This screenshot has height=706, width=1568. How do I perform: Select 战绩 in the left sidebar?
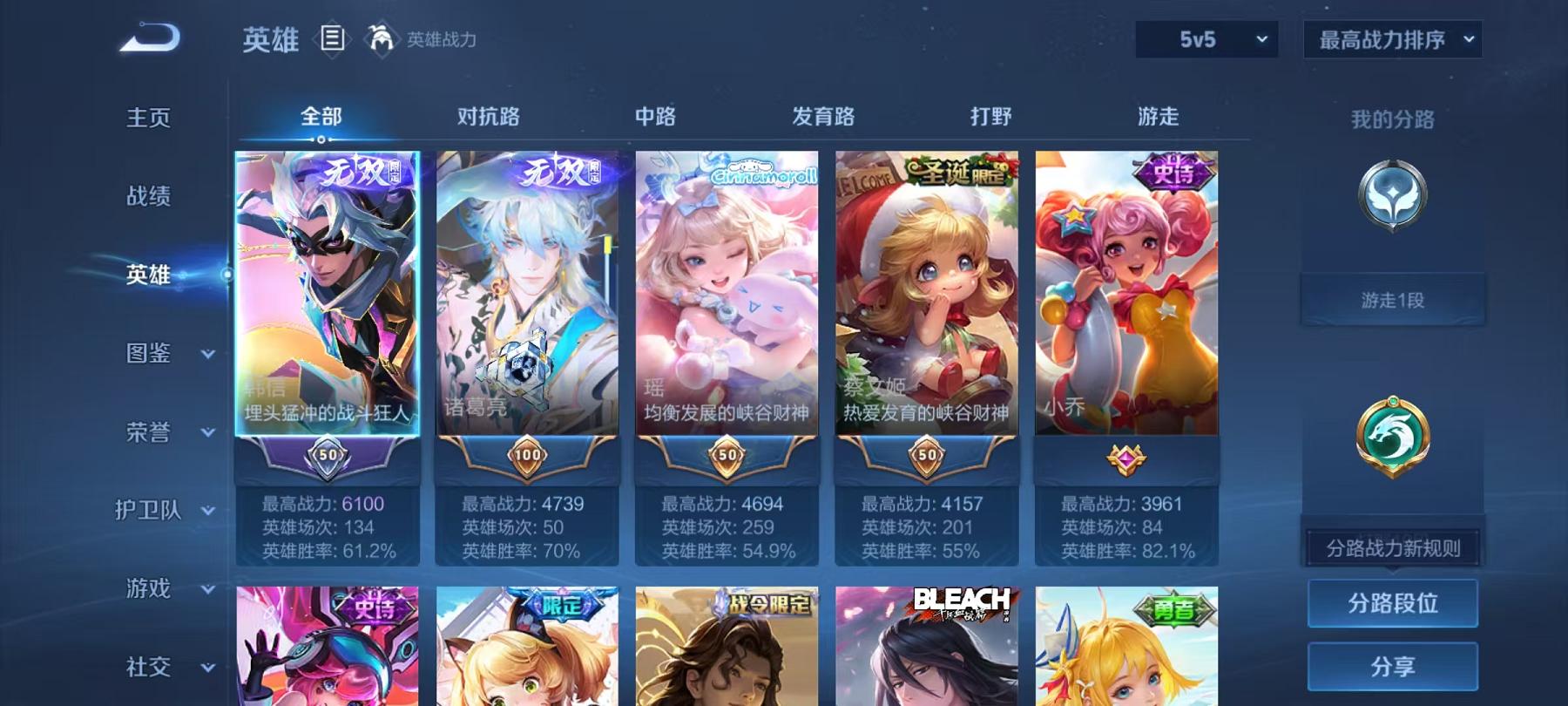(146, 198)
